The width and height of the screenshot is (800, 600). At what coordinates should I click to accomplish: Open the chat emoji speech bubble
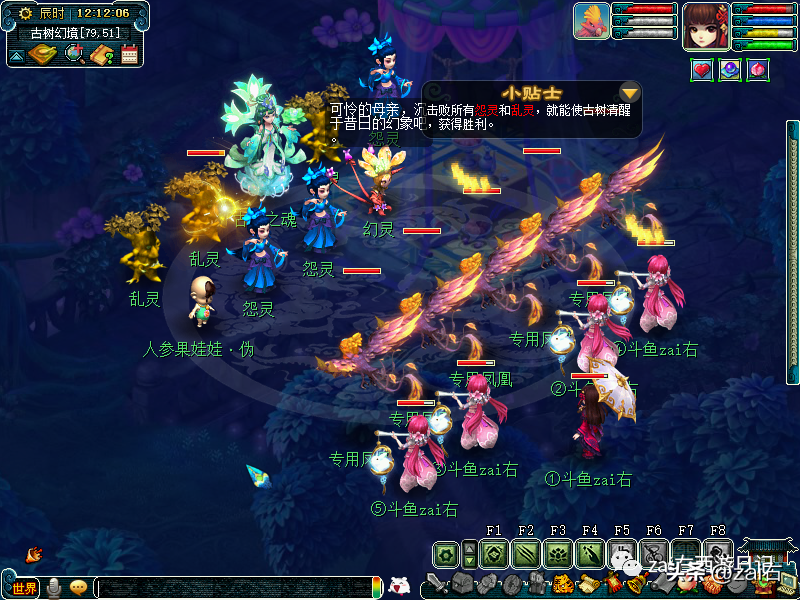coord(78,588)
